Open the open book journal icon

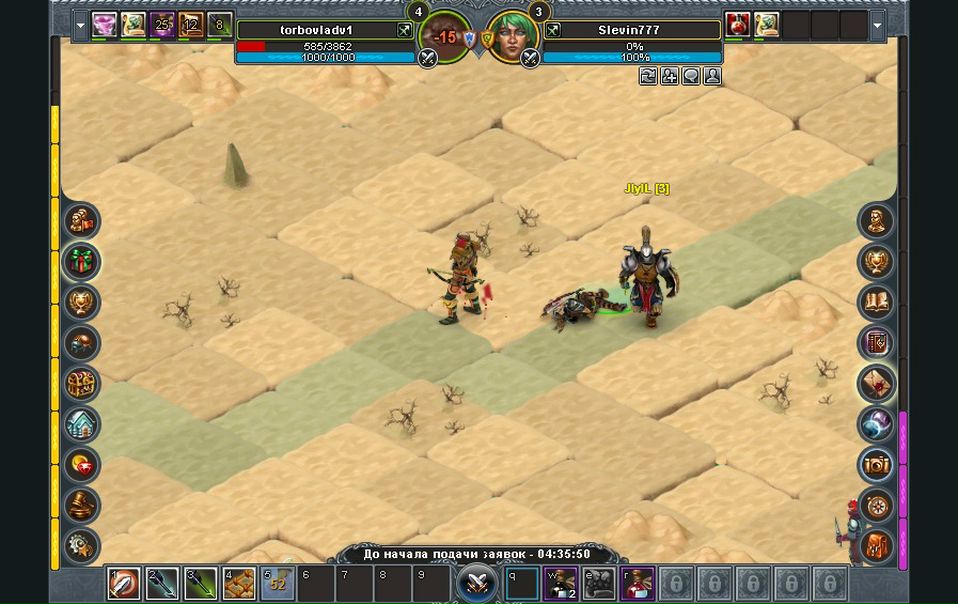point(877,302)
